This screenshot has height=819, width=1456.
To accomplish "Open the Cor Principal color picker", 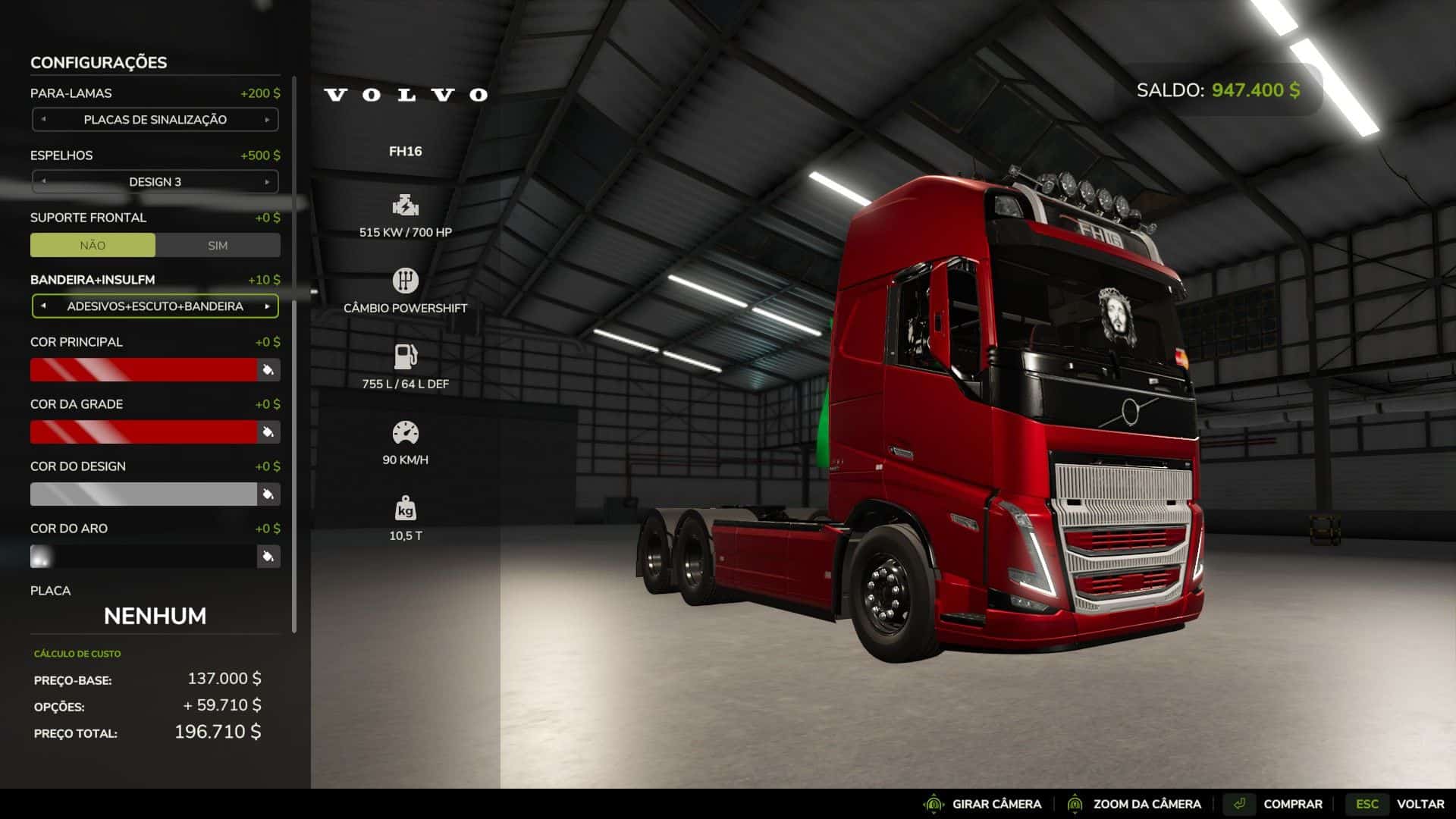I will [x=268, y=370].
